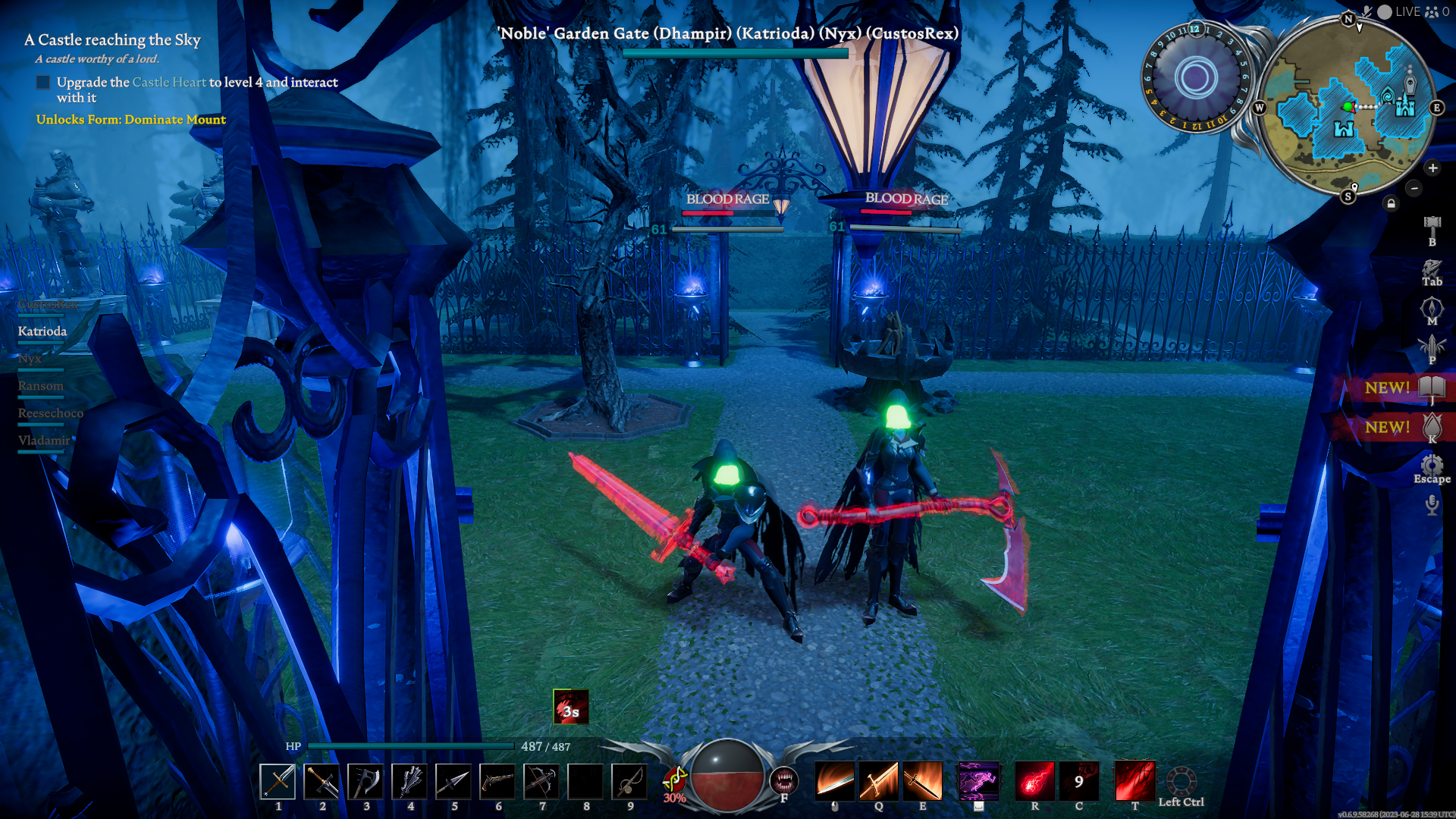
Task: Select the spear in hotbar slot 5
Action: [x=453, y=781]
